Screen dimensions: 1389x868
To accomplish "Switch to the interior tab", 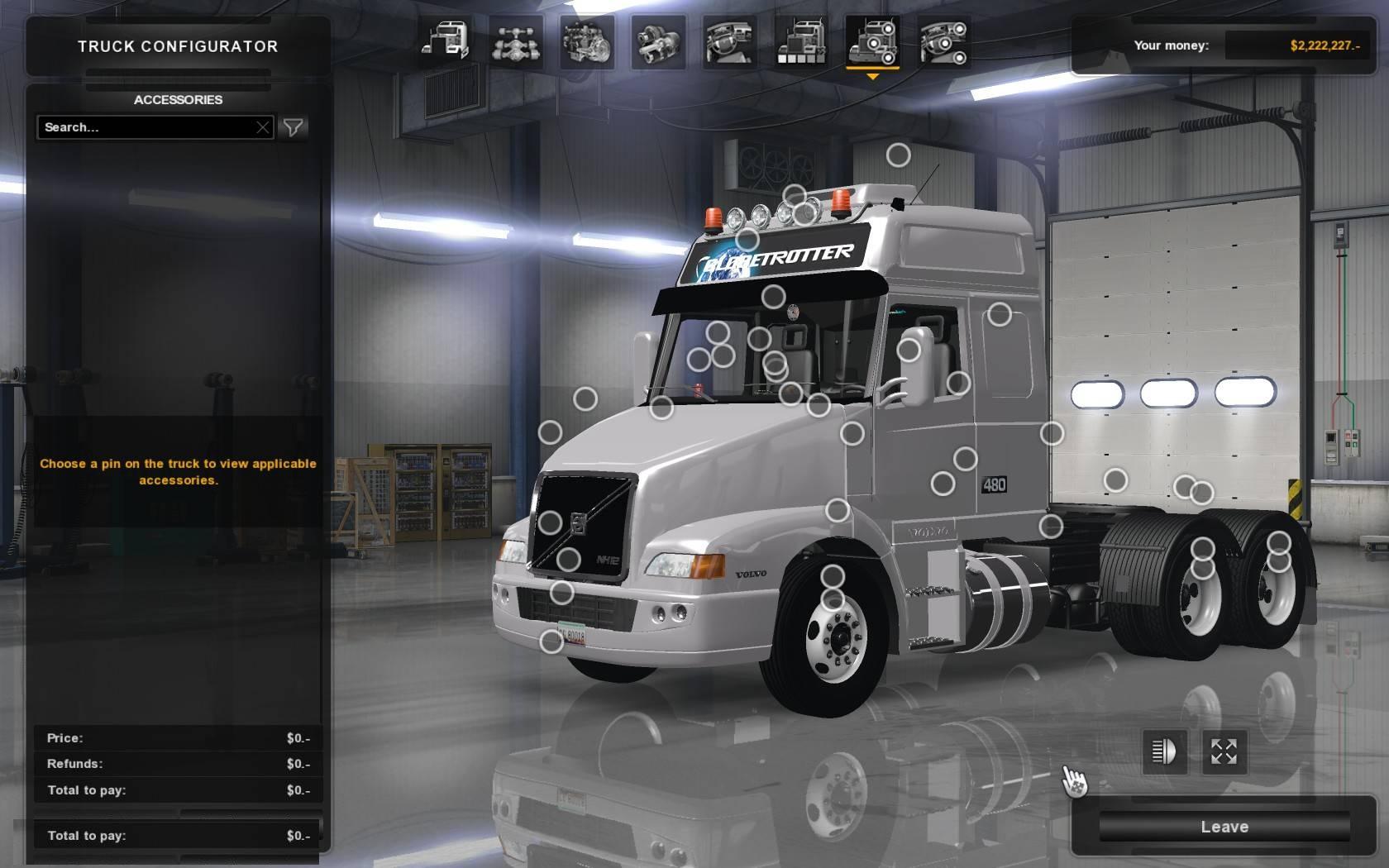I will (x=729, y=41).
